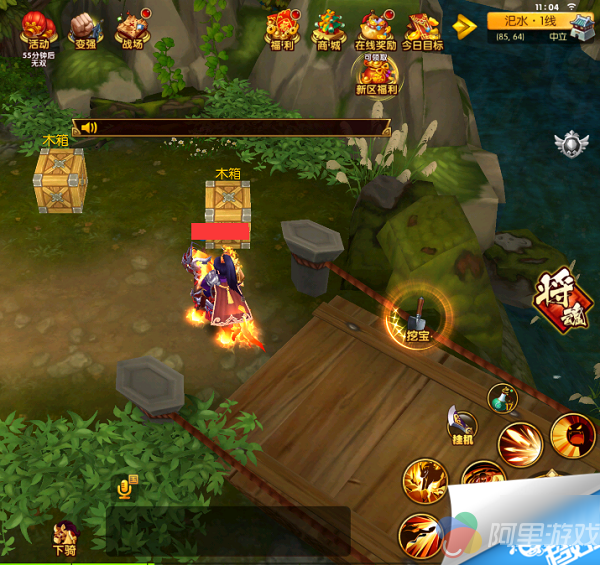The width and height of the screenshot is (600, 565).
Task: Visit the 商城 shop
Action: point(328,29)
